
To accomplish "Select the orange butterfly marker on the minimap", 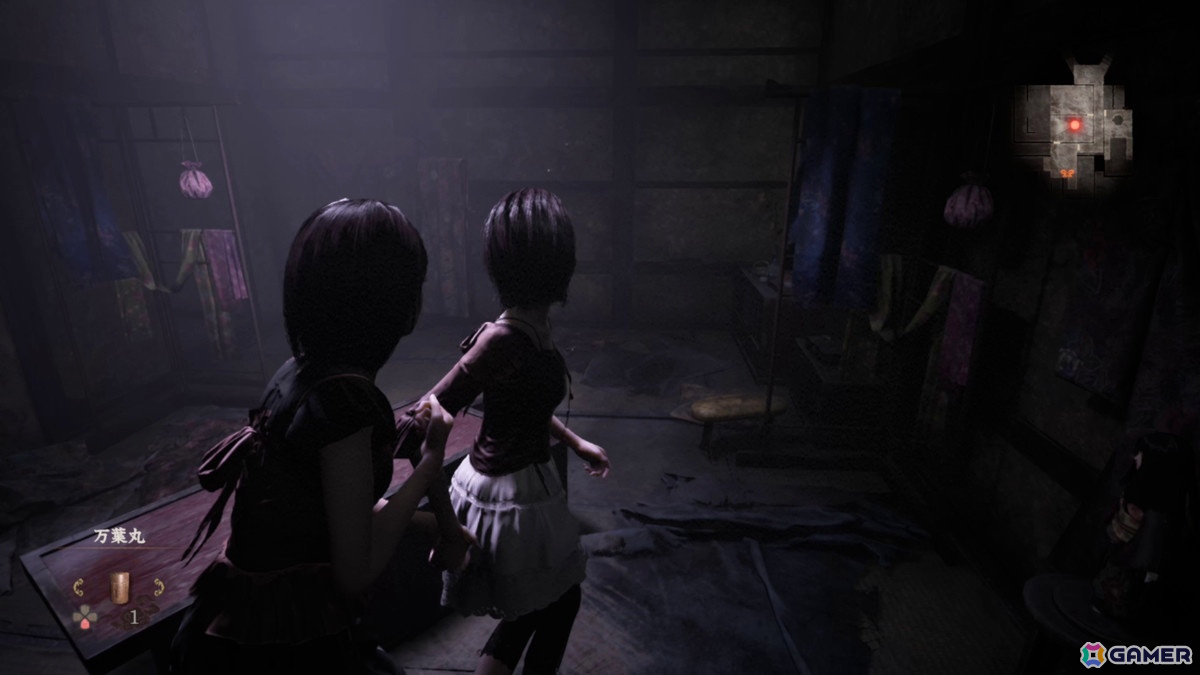I will coord(1068,173).
